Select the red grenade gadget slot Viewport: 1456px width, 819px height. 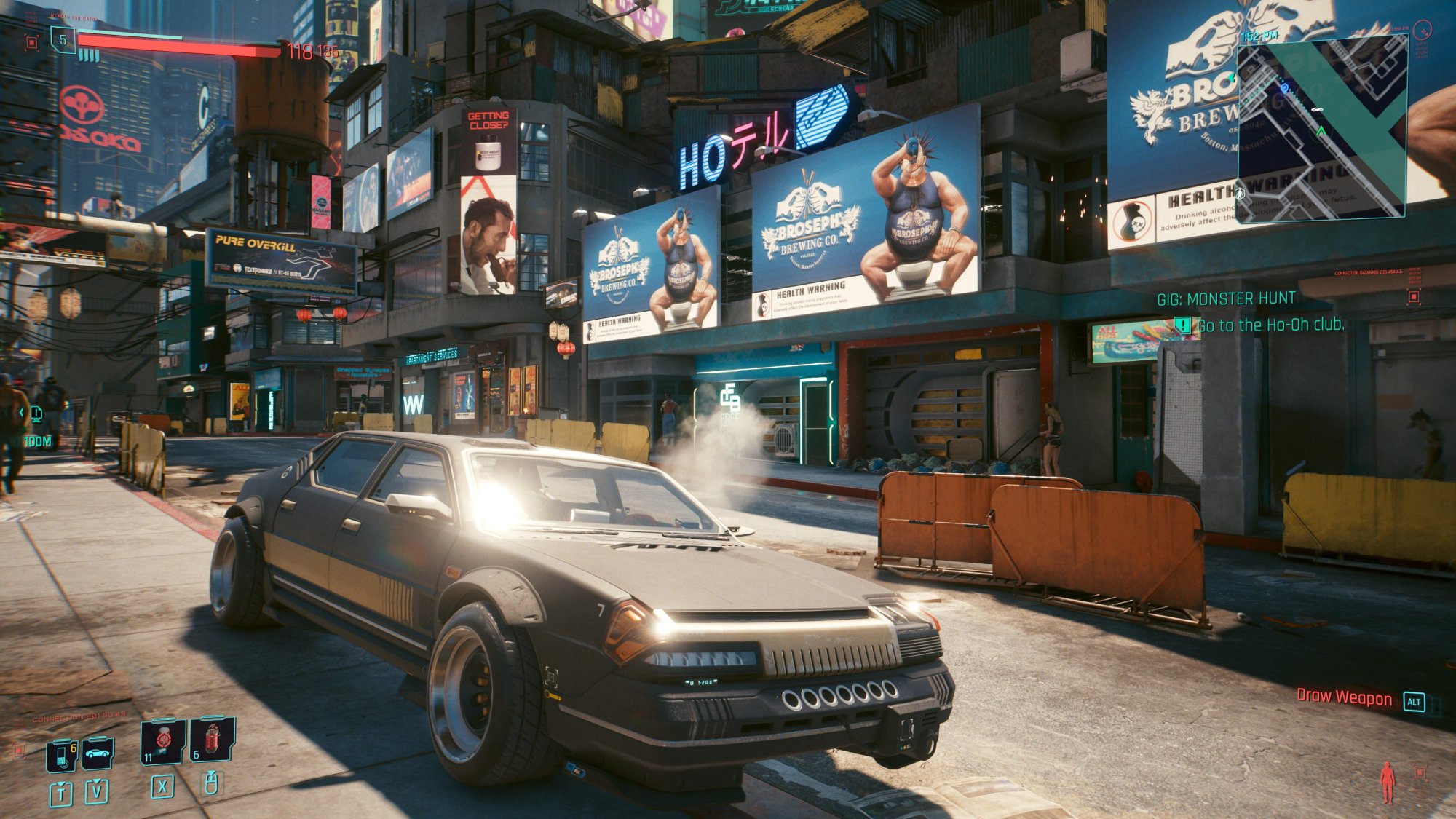coord(212,740)
